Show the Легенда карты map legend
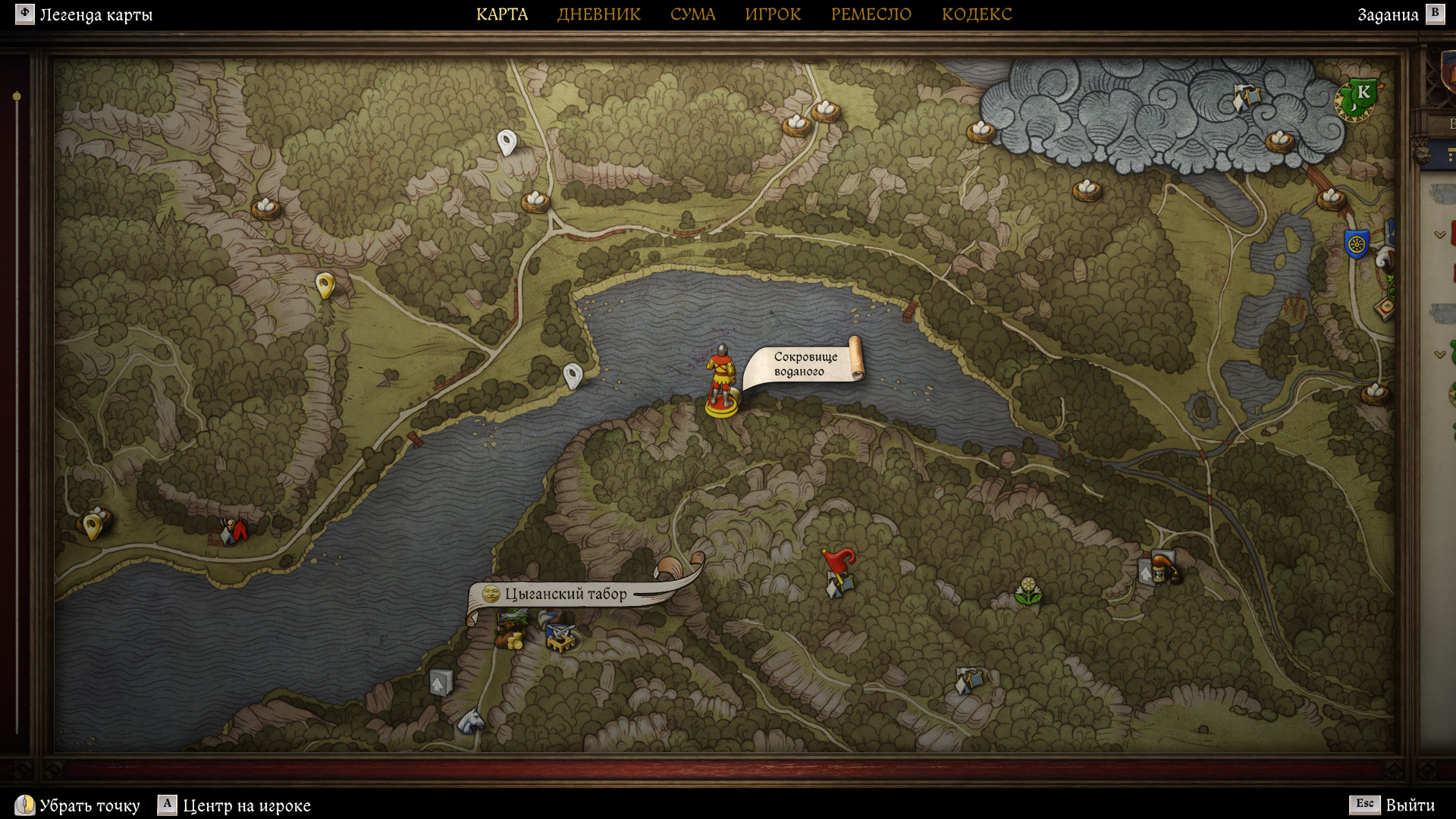 pos(84,14)
